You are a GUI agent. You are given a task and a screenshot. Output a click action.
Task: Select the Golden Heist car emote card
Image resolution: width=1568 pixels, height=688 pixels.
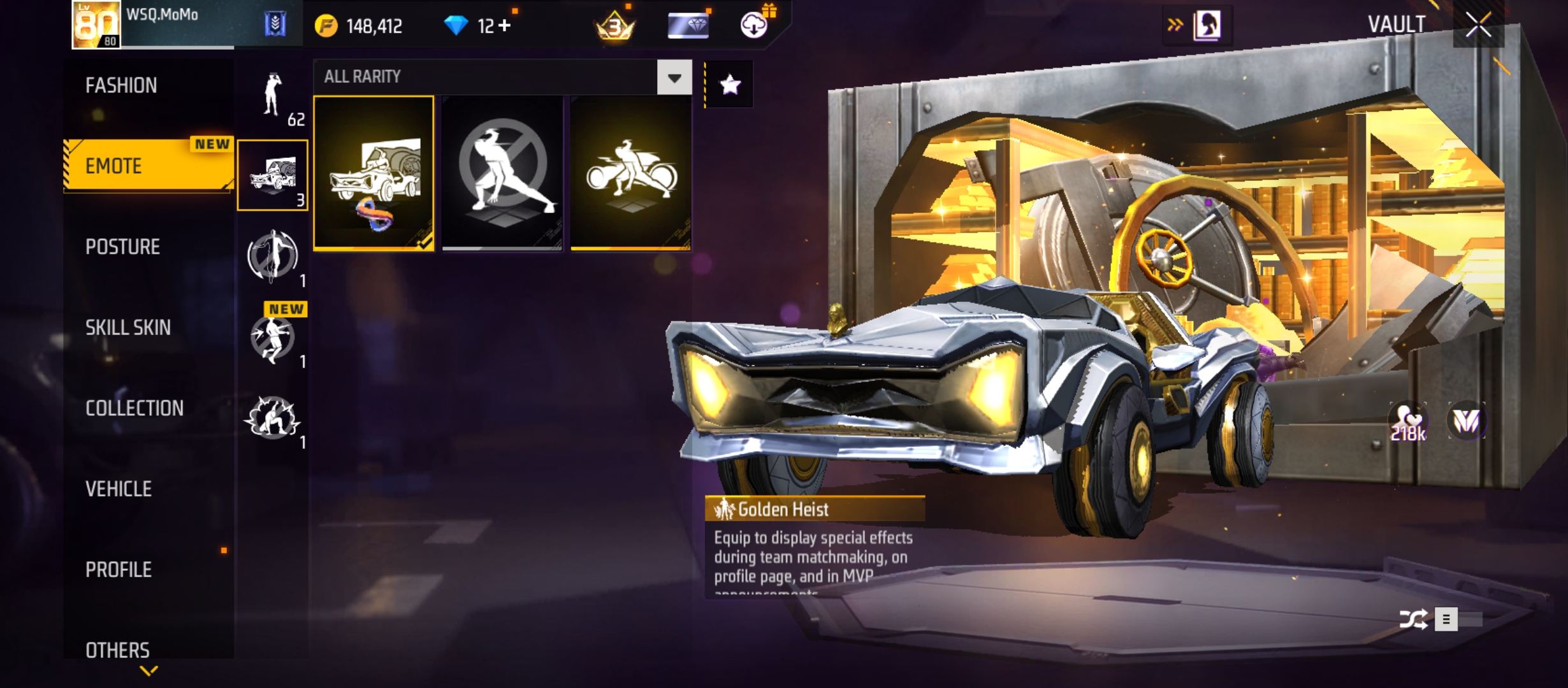point(374,173)
